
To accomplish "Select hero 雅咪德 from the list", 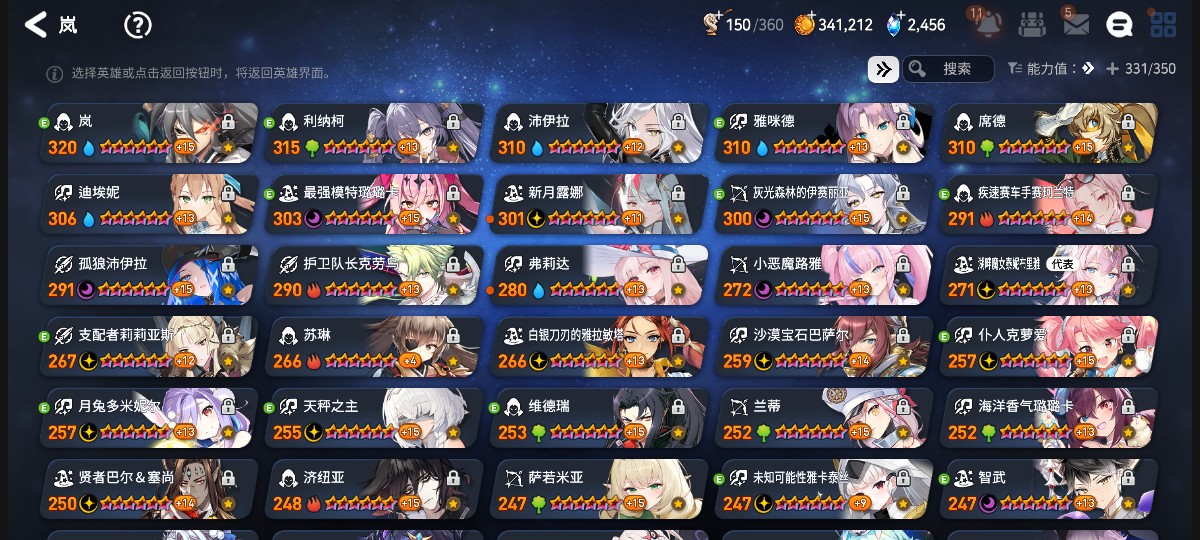I will (825, 133).
